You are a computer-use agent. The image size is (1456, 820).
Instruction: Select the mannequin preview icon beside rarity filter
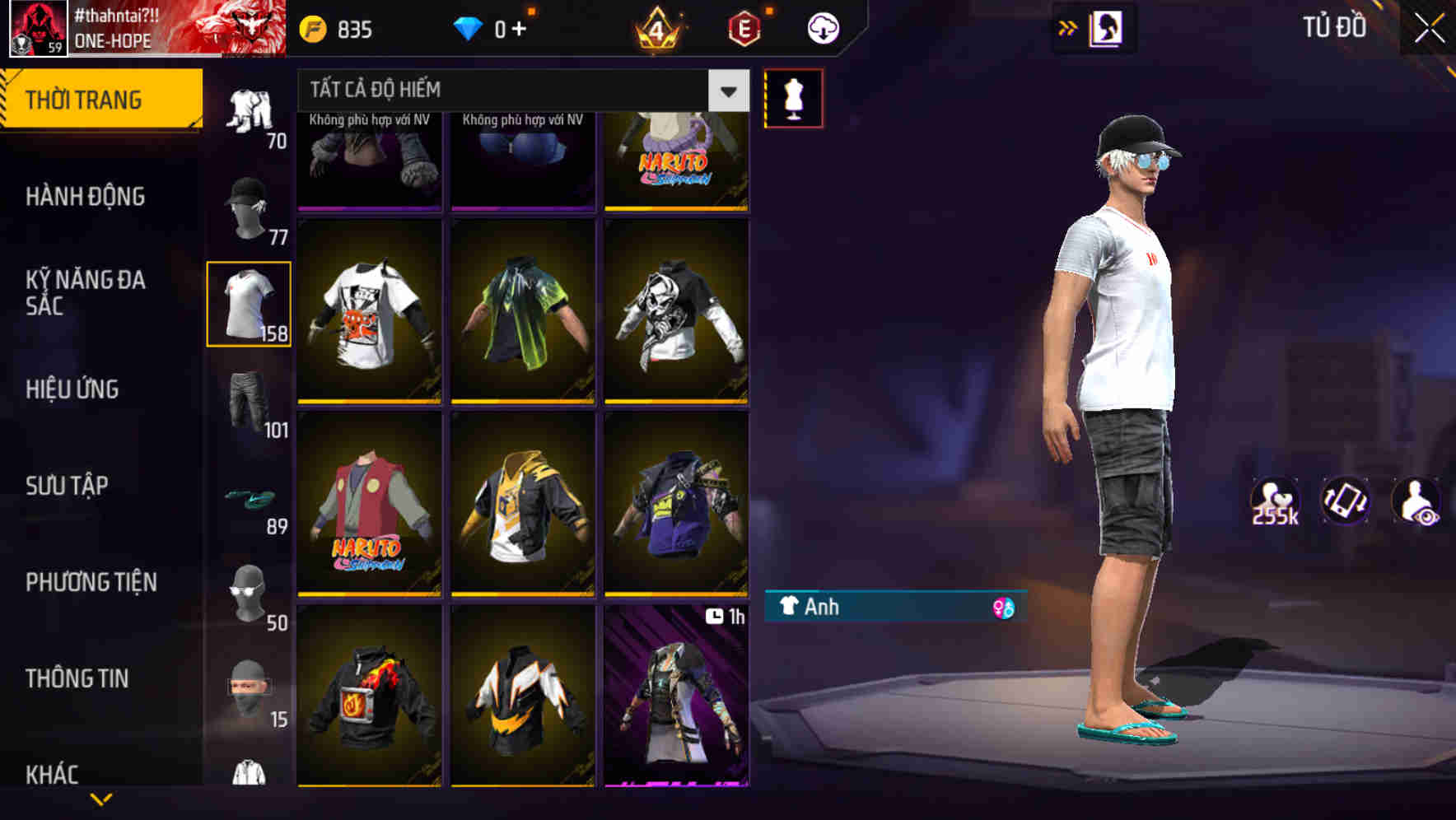coord(793,97)
